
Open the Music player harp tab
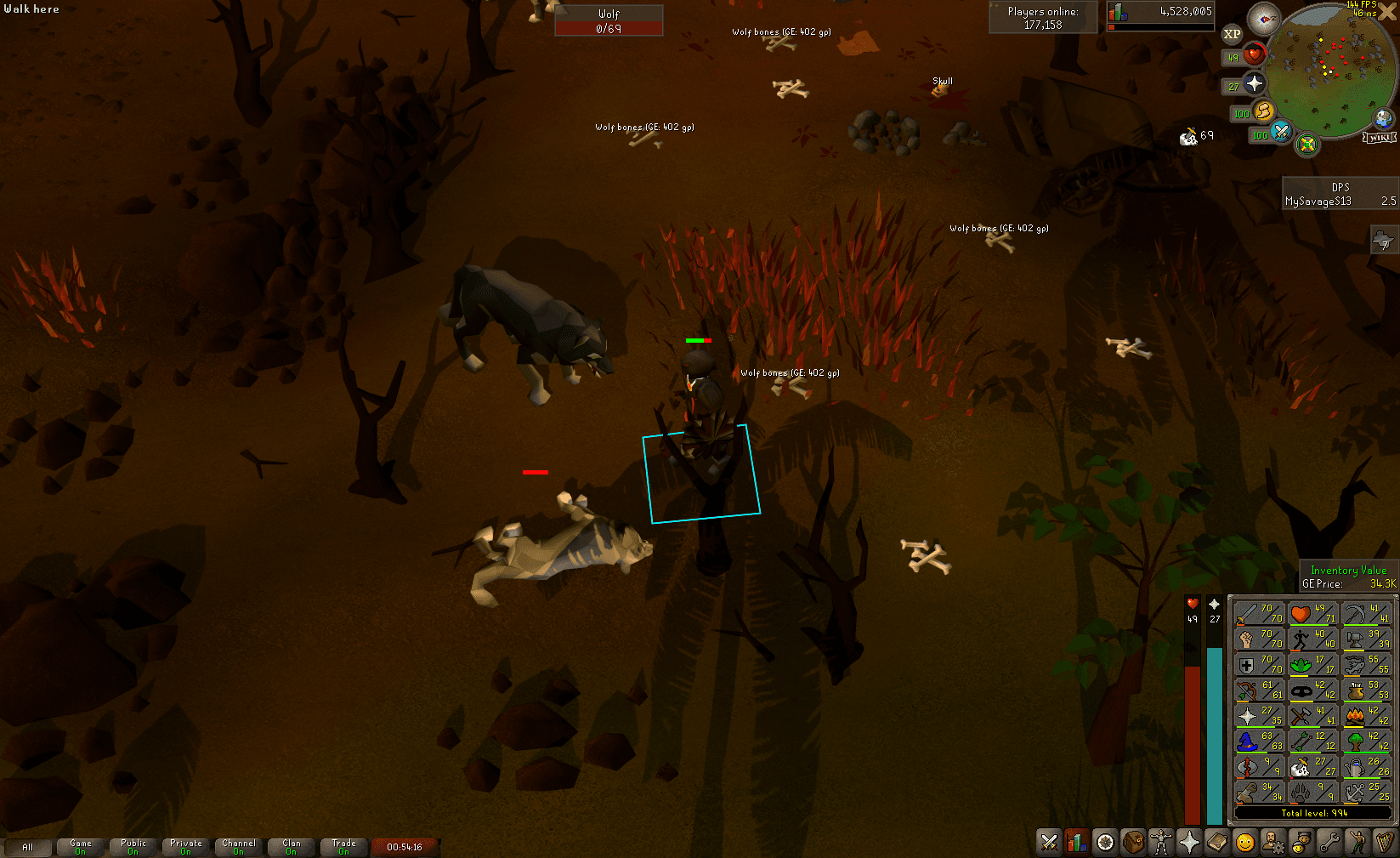(1382, 842)
